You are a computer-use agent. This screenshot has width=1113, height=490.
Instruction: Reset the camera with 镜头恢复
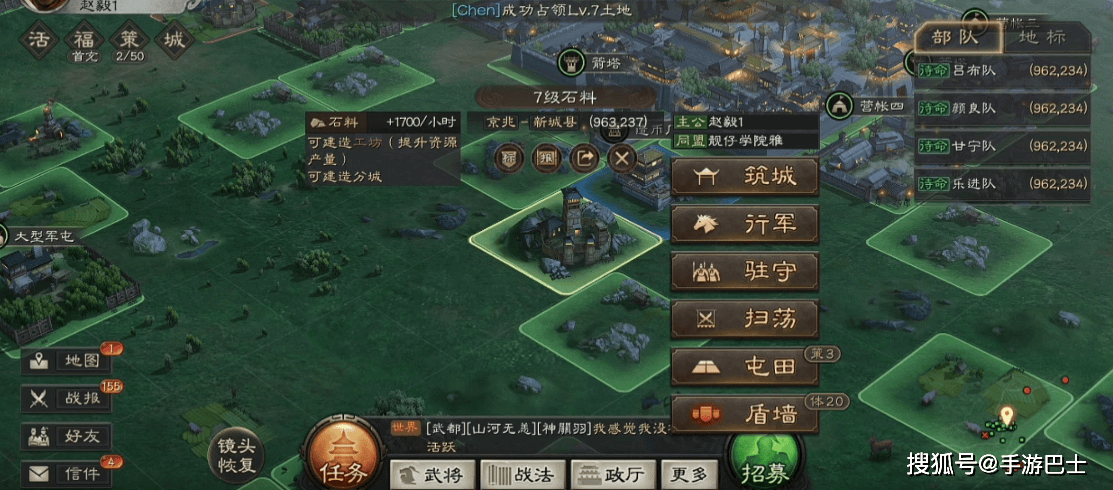pos(237,456)
